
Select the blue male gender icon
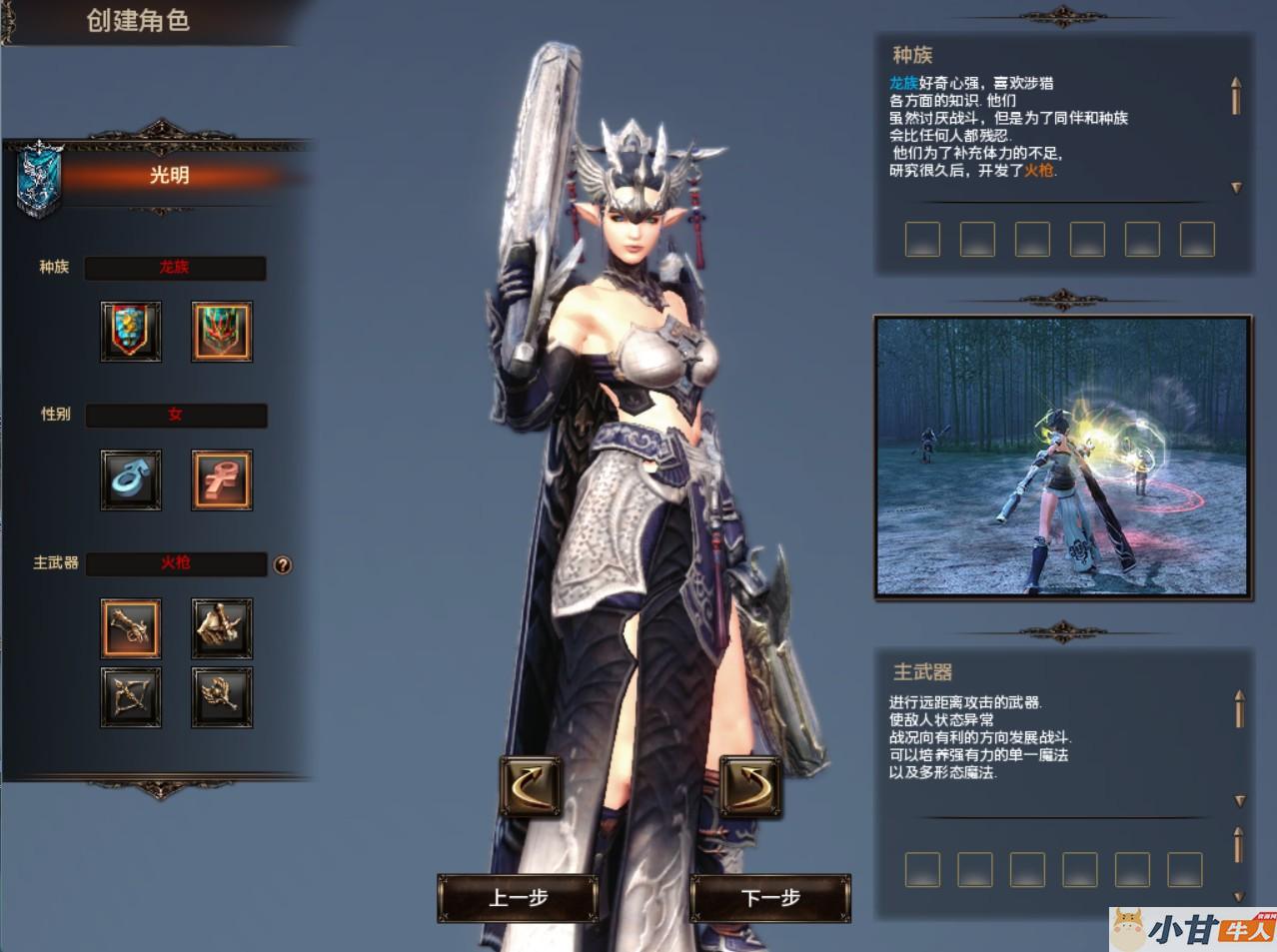point(131,479)
